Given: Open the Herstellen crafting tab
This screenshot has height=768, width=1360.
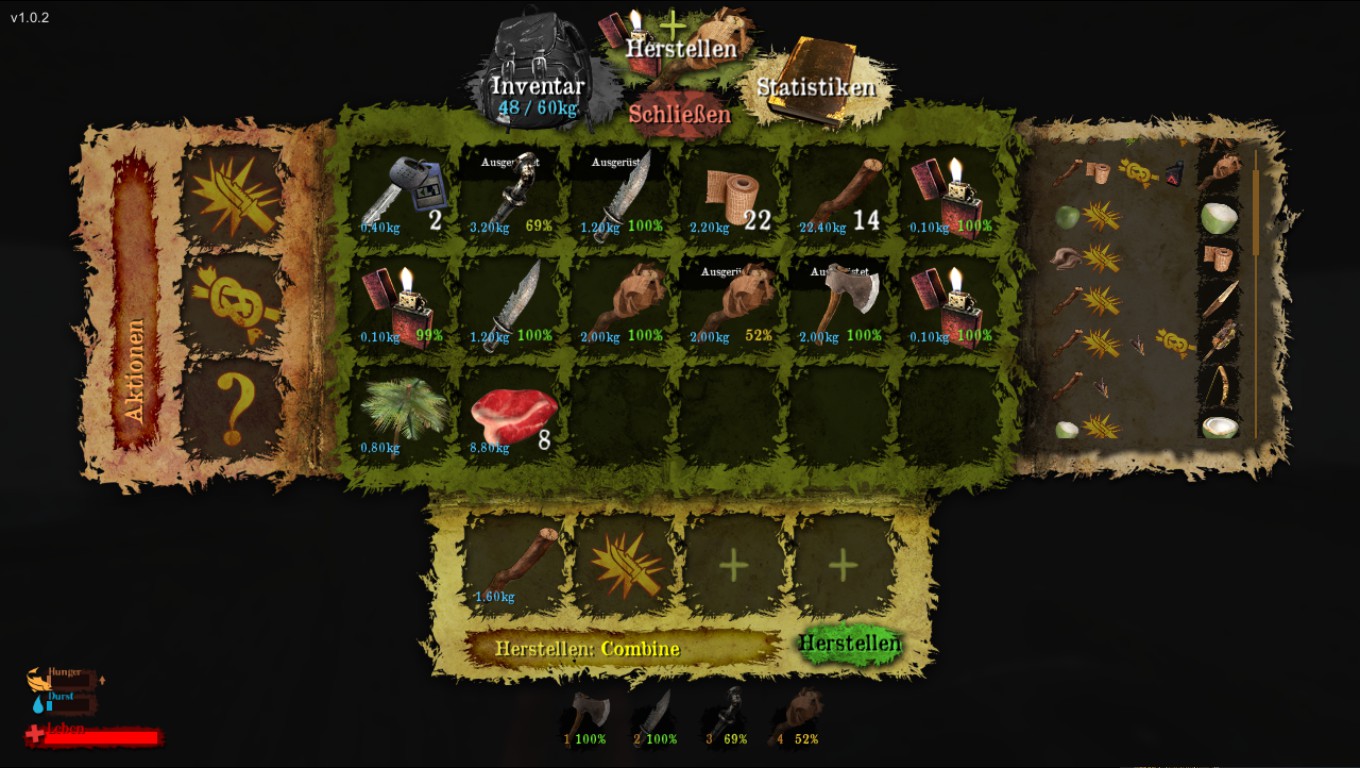Looking at the screenshot, I should [680, 47].
